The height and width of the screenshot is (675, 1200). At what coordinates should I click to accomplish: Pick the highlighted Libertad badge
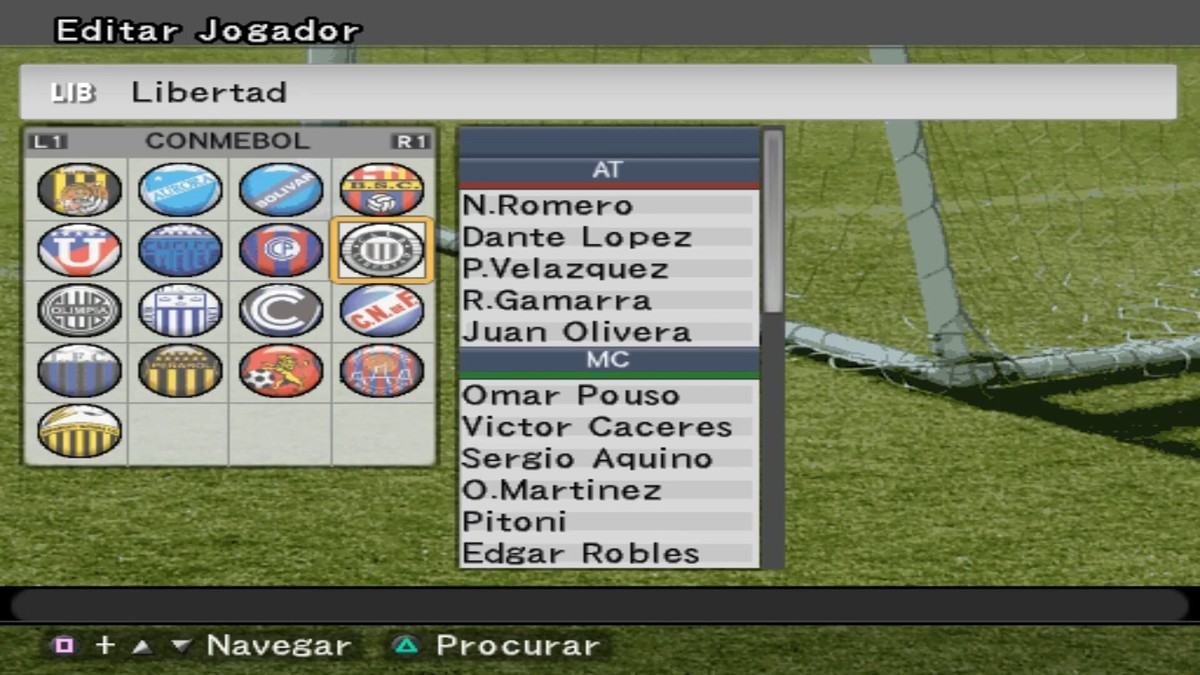pos(382,250)
